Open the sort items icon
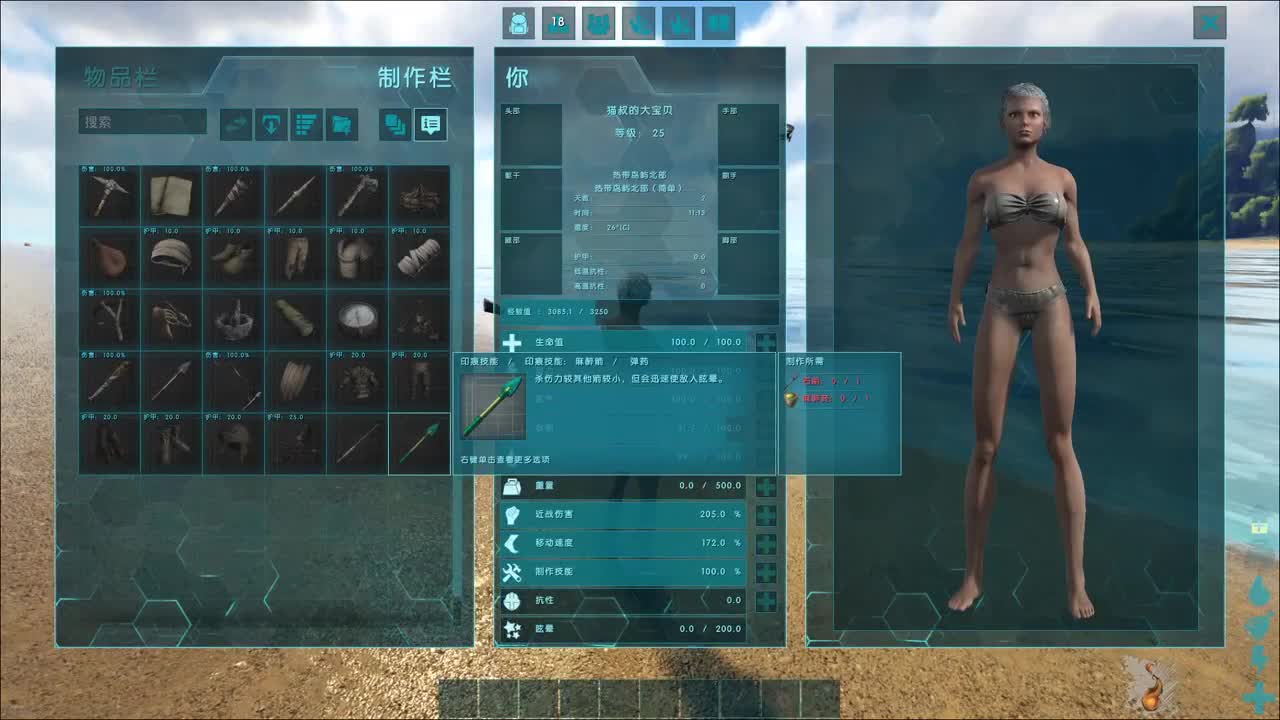The height and width of the screenshot is (720, 1280). click(306, 123)
